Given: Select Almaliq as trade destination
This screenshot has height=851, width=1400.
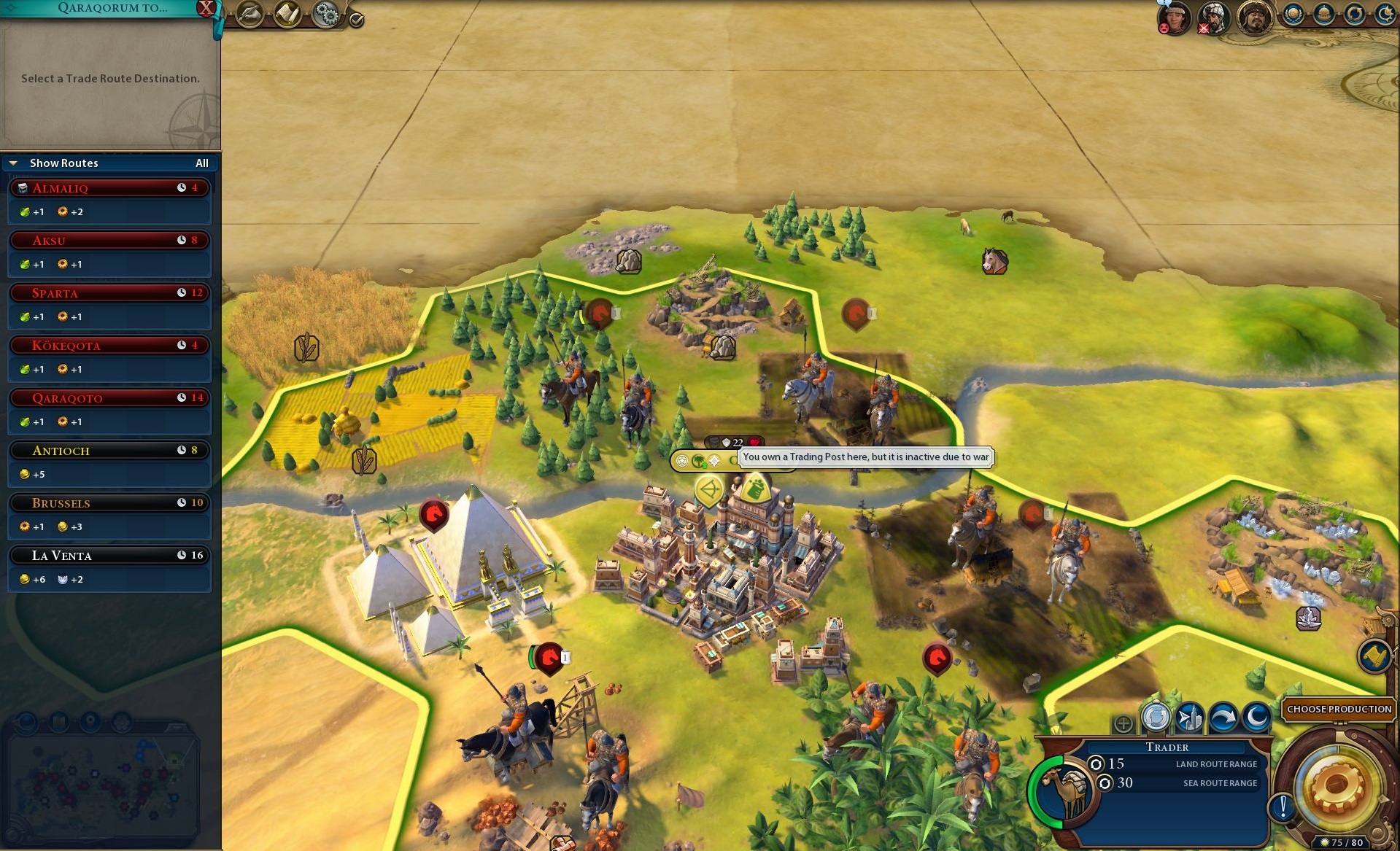Looking at the screenshot, I should click(109, 188).
